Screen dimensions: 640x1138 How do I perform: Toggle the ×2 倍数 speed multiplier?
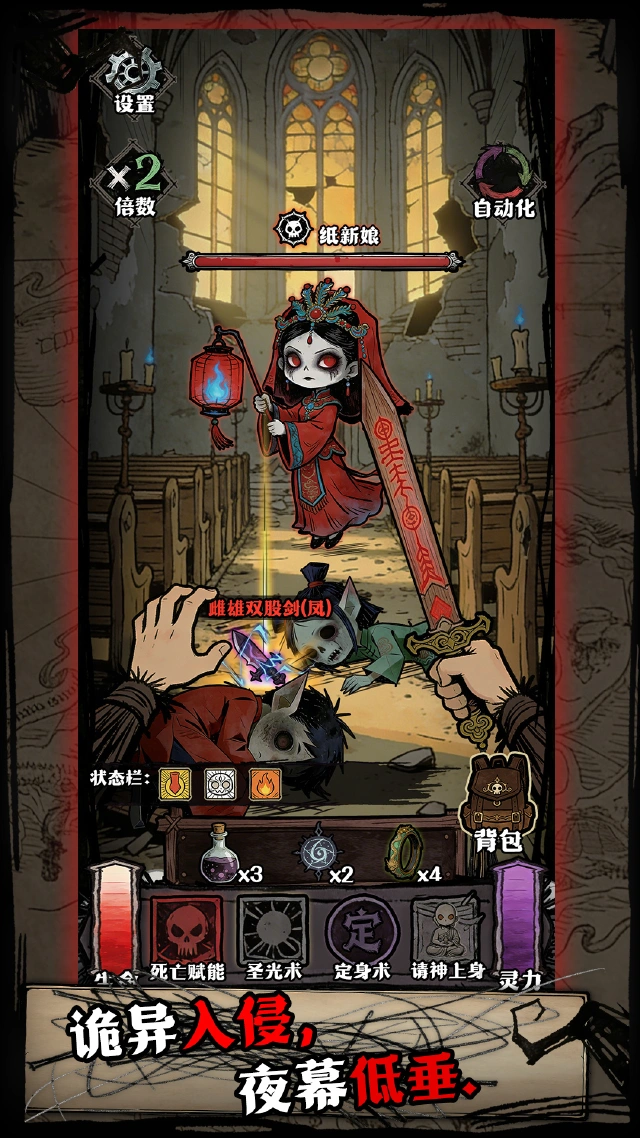(134, 181)
